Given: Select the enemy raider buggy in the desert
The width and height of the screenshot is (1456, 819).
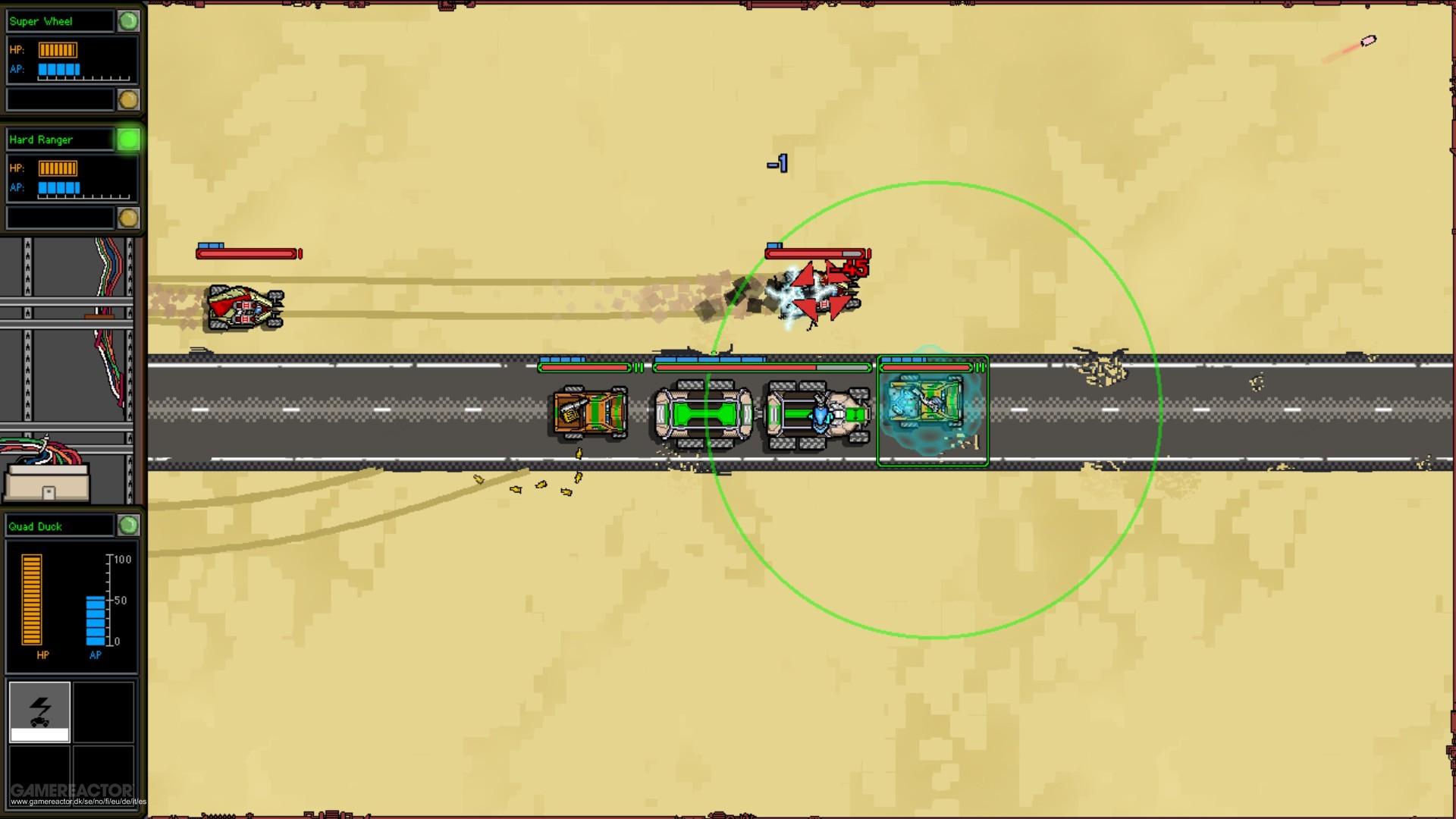Looking at the screenshot, I should pos(244,307).
